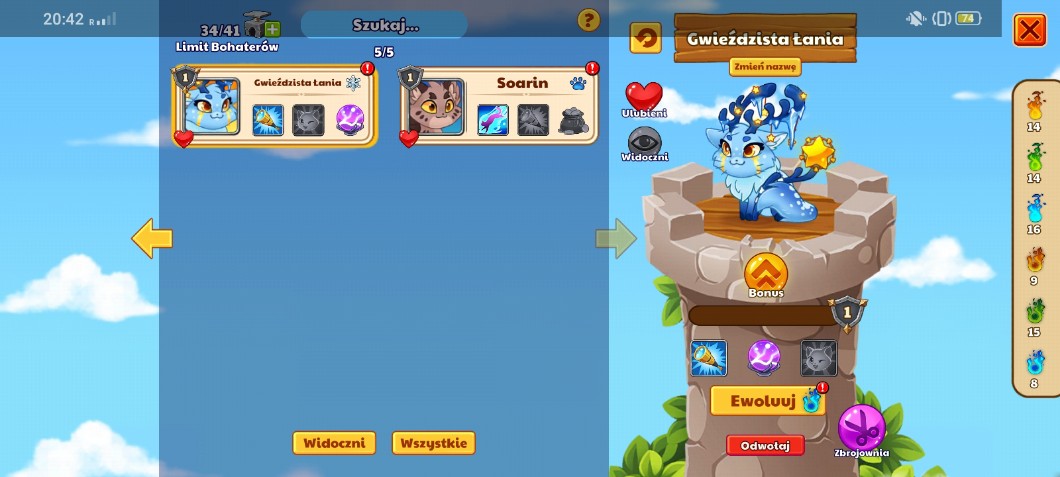This screenshot has height=477, width=1060.
Task: Open the Szukaj search field
Action: pyautogui.click(x=384, y=24)
